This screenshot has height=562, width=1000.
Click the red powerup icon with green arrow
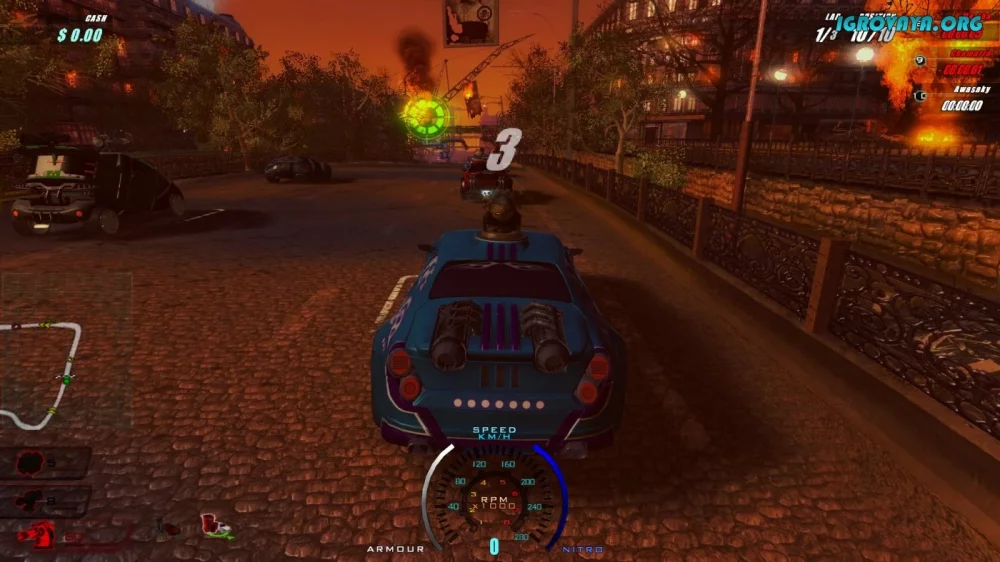pos(215,526)
